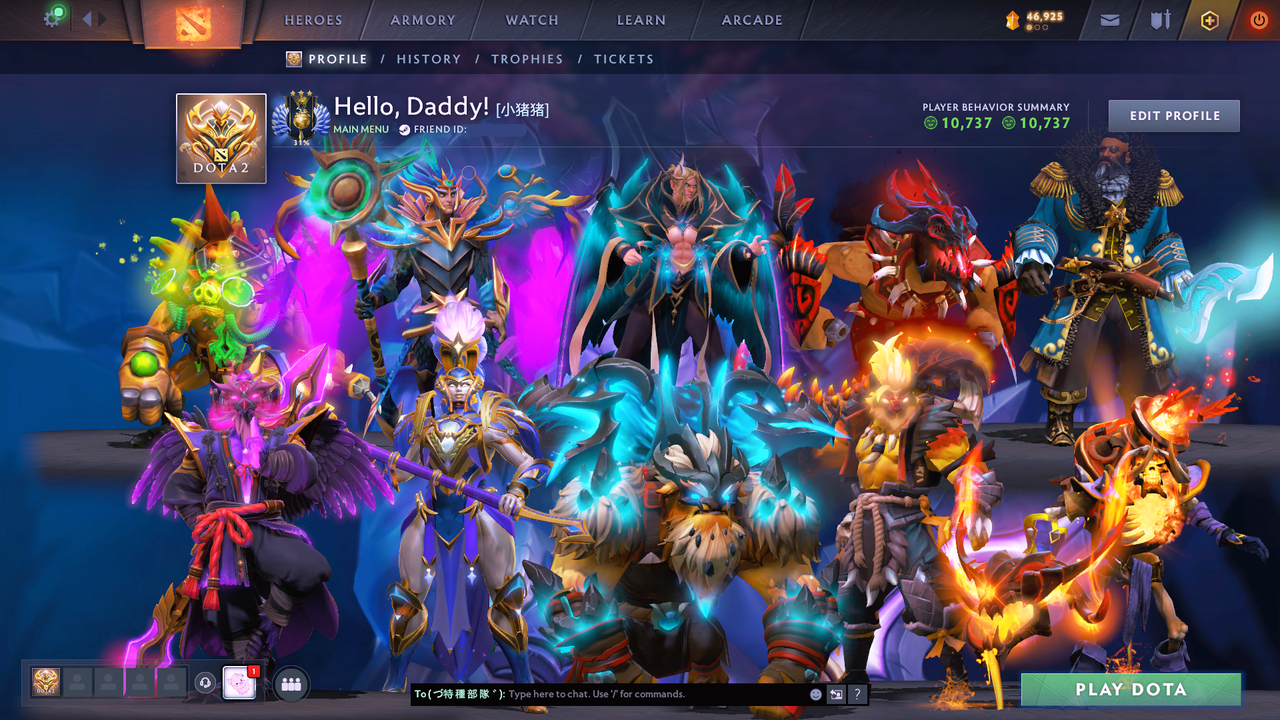Click the red power/logout icon
This screenshot has height=720, width=1280.
point(1258,20)
